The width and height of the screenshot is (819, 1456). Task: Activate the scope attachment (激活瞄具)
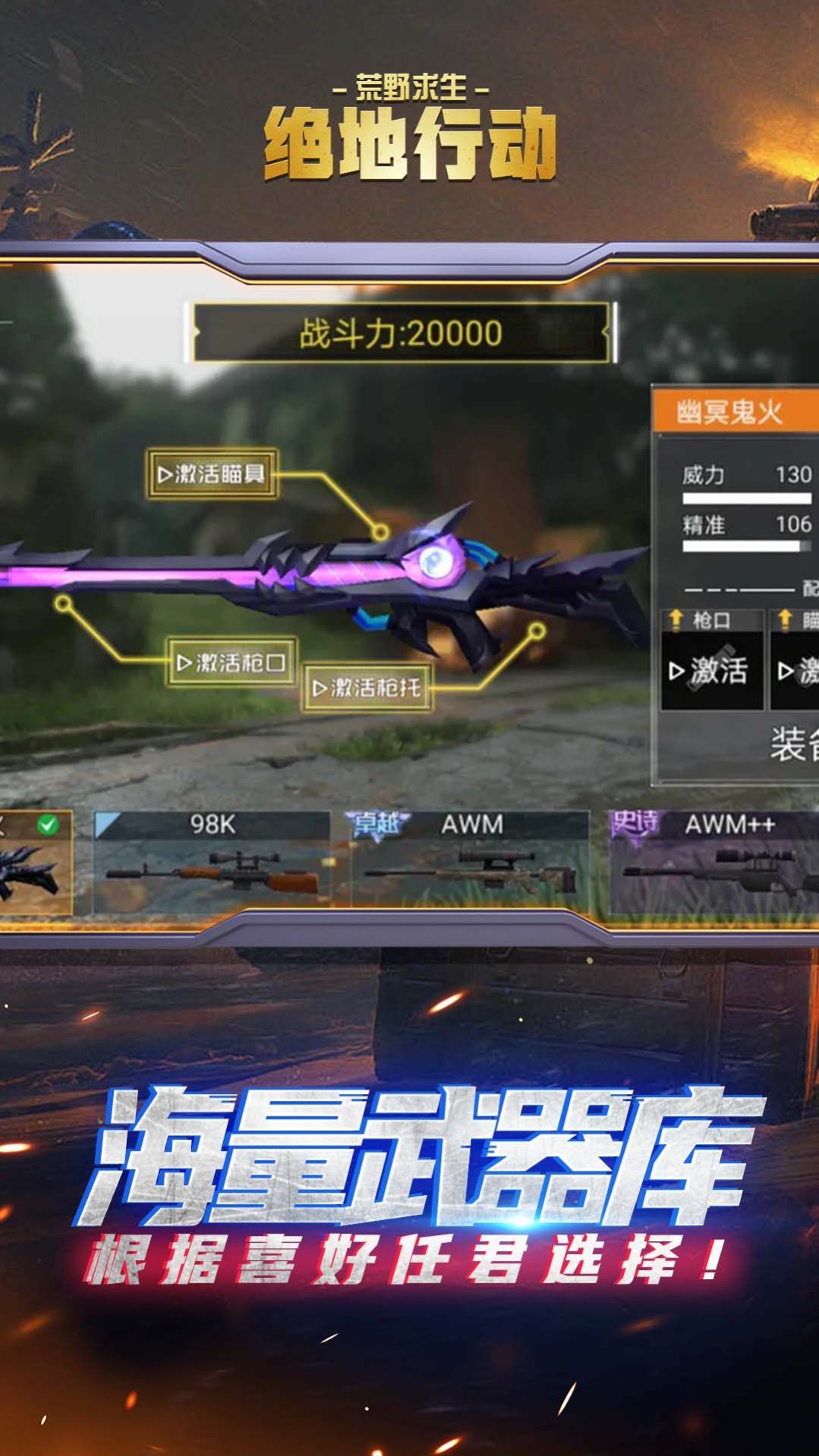pos(212,474)
